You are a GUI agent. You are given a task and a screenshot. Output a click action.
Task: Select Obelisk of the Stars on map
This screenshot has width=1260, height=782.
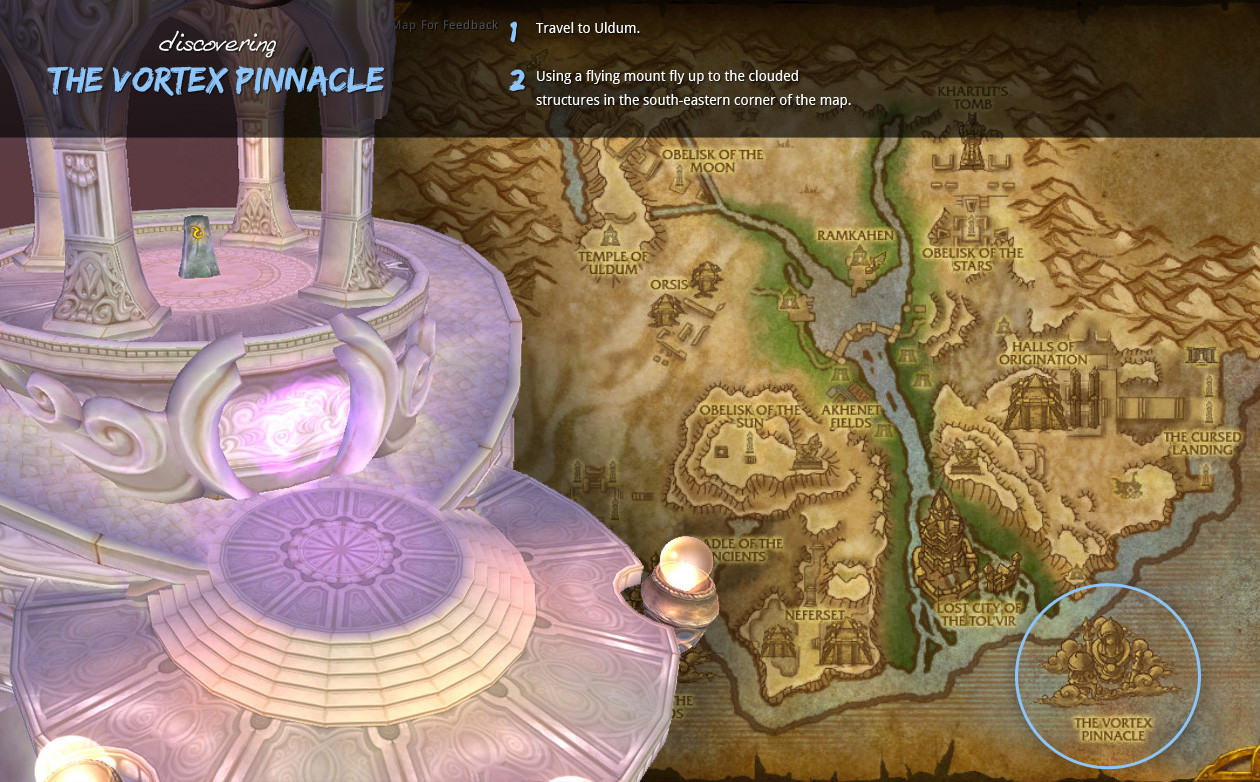[972, 259]
